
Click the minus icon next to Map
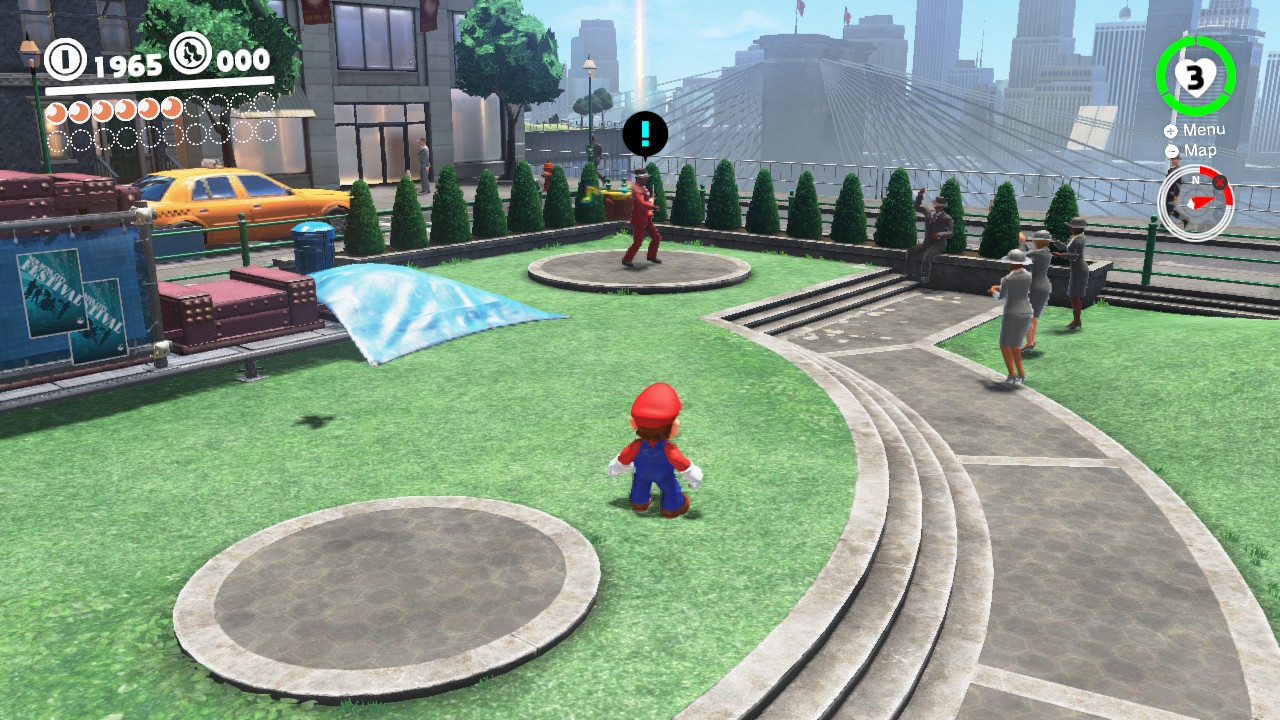(1171, 151)
